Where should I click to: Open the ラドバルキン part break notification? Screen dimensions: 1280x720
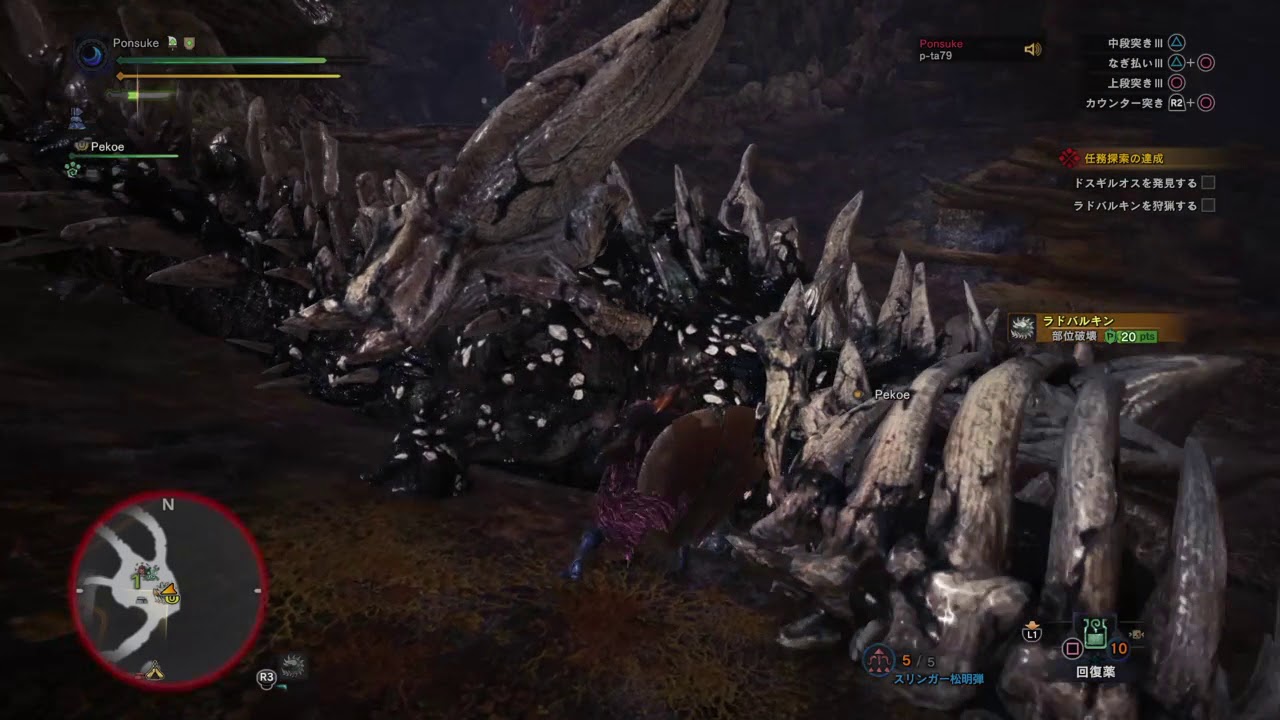click(1095, 329)
